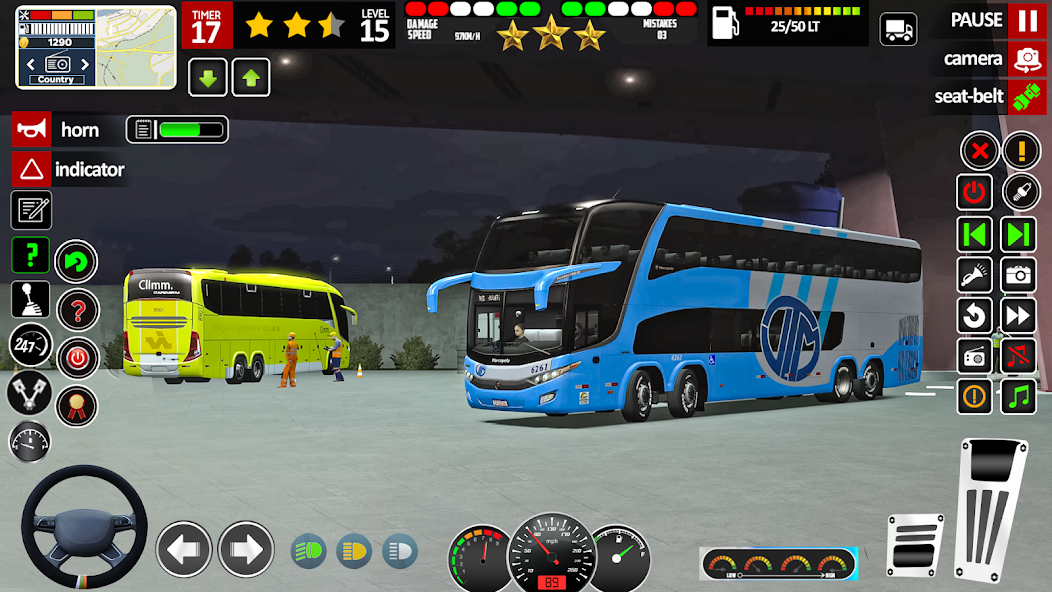1052x592 pixels.
Task: Steer right with the right arrow
Action: [x=246, y=549]
